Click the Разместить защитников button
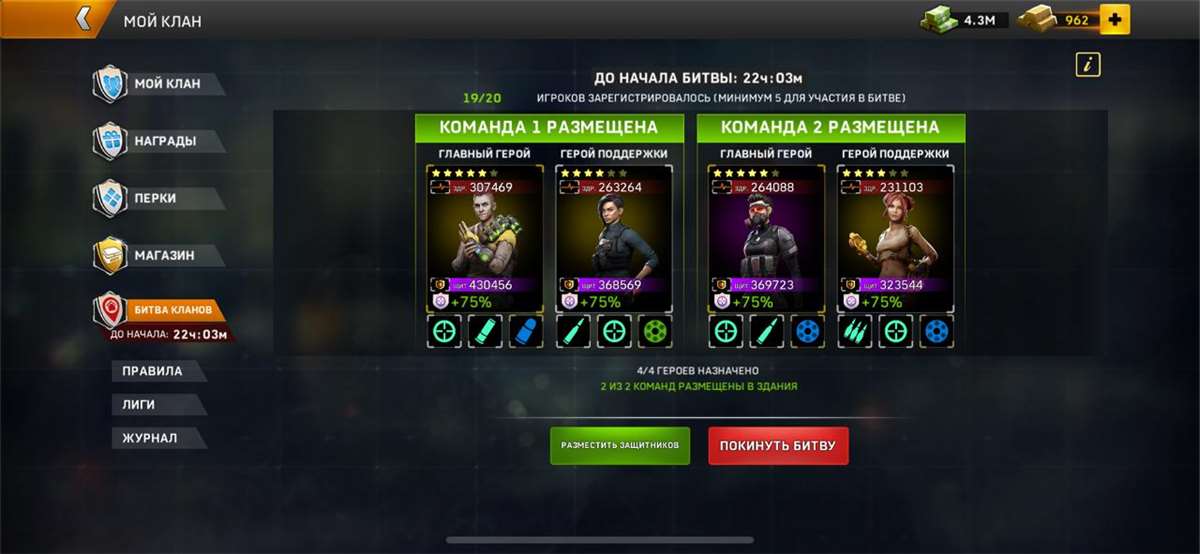1200x554 pixels. (x=620, y=445)
